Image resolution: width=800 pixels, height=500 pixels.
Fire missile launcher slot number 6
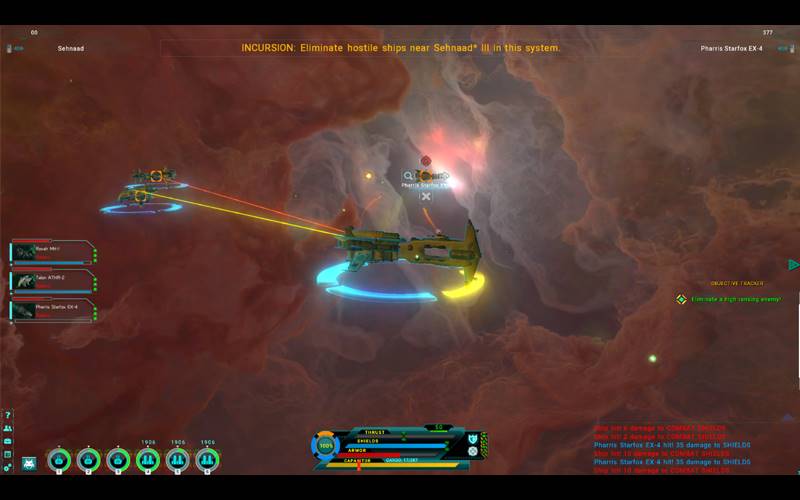[208, 460]
